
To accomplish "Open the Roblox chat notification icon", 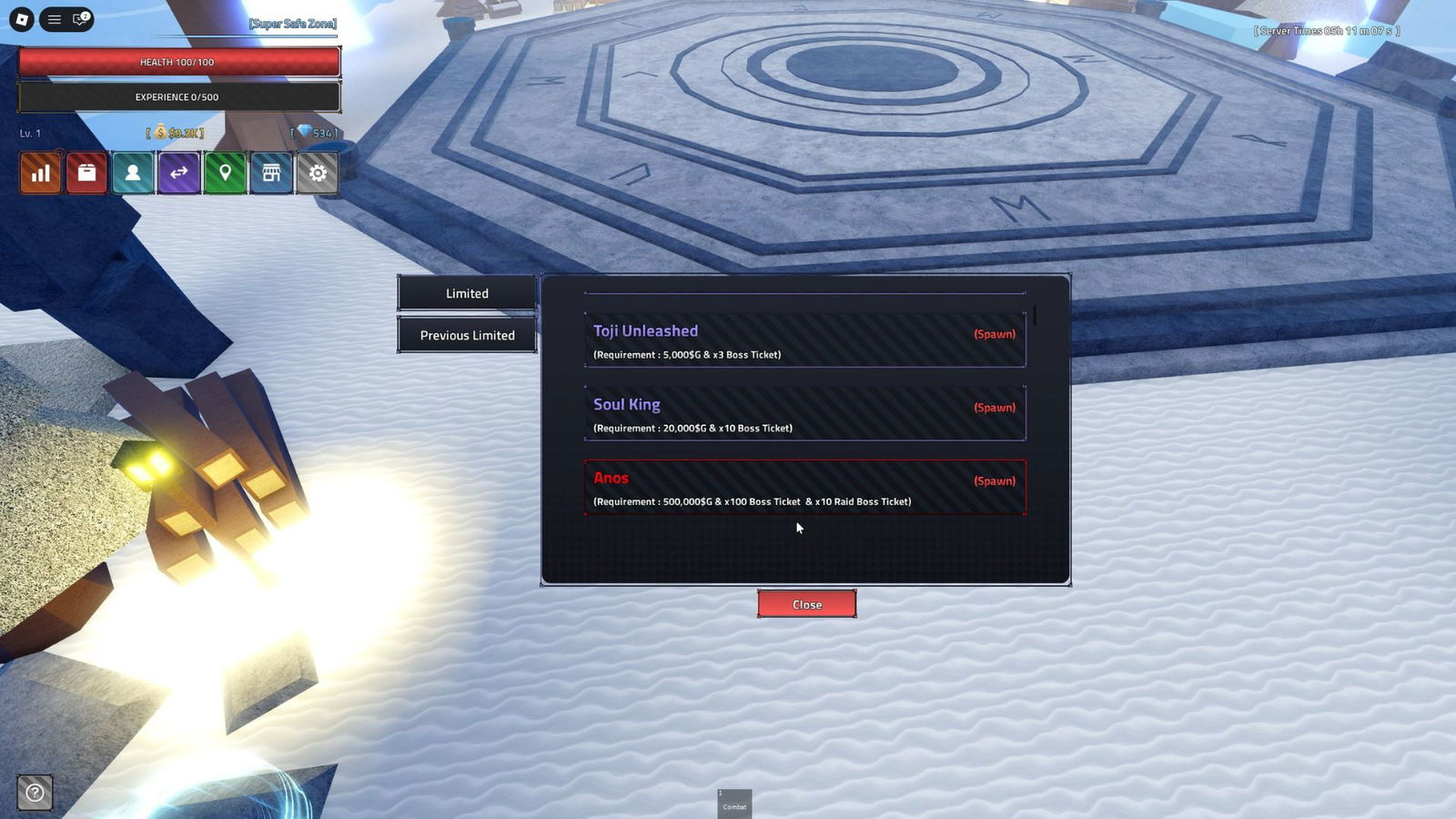I will click(78, 19).
